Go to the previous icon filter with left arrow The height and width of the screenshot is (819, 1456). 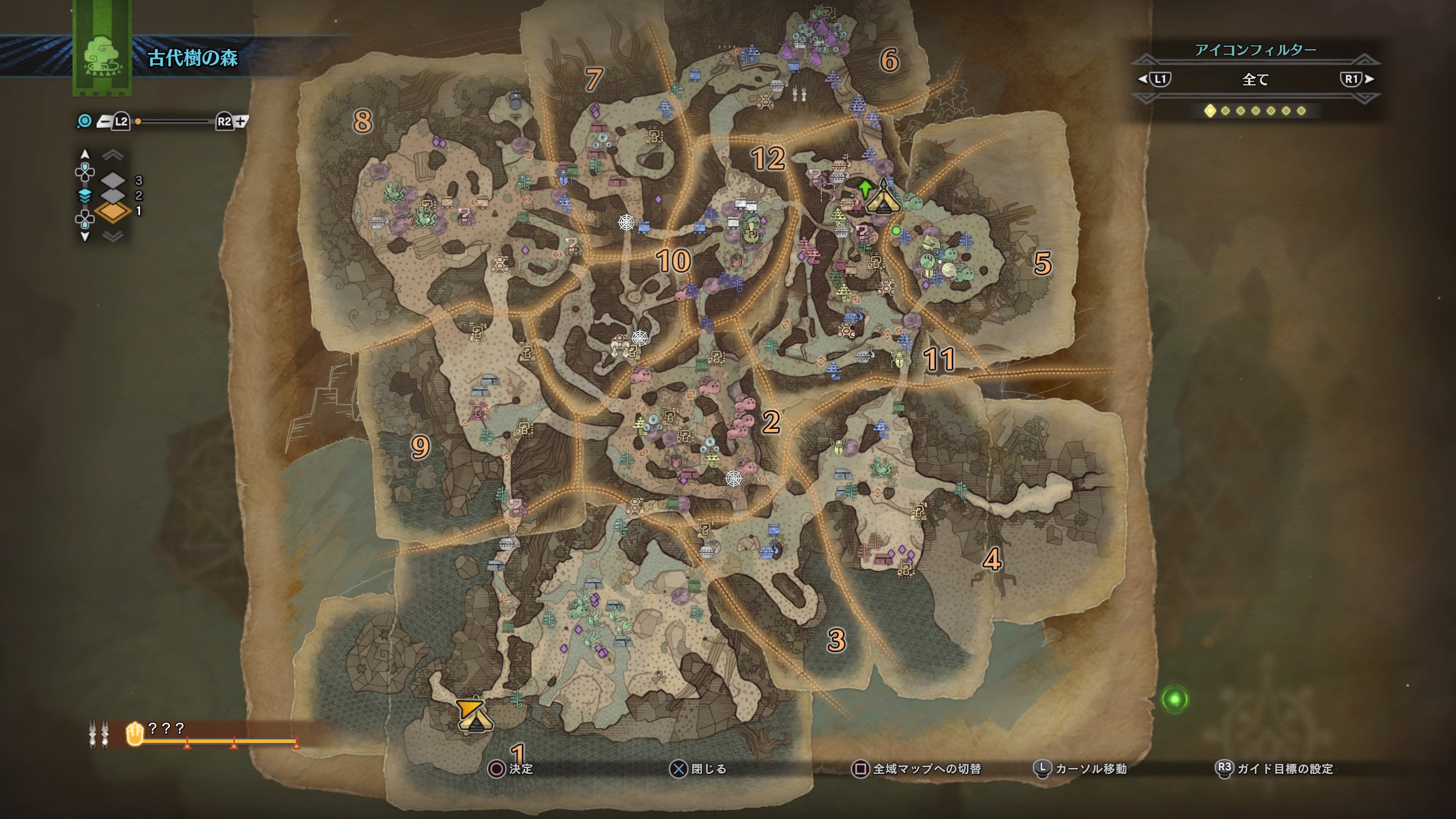pyautogui.click(x=1143, y=79)
